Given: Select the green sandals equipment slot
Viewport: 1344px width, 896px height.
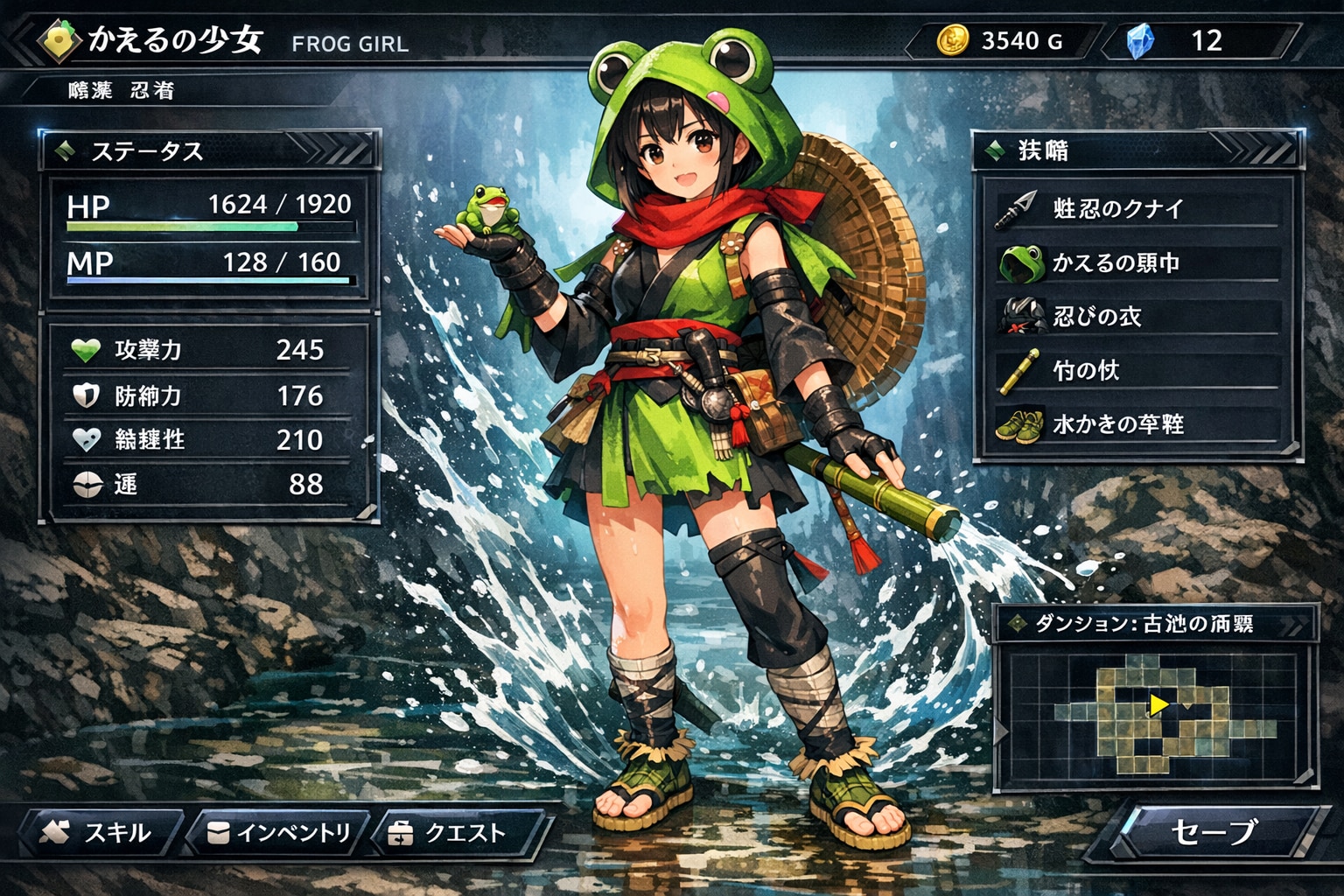Looking at the screenshot, I should [1137, 424].
